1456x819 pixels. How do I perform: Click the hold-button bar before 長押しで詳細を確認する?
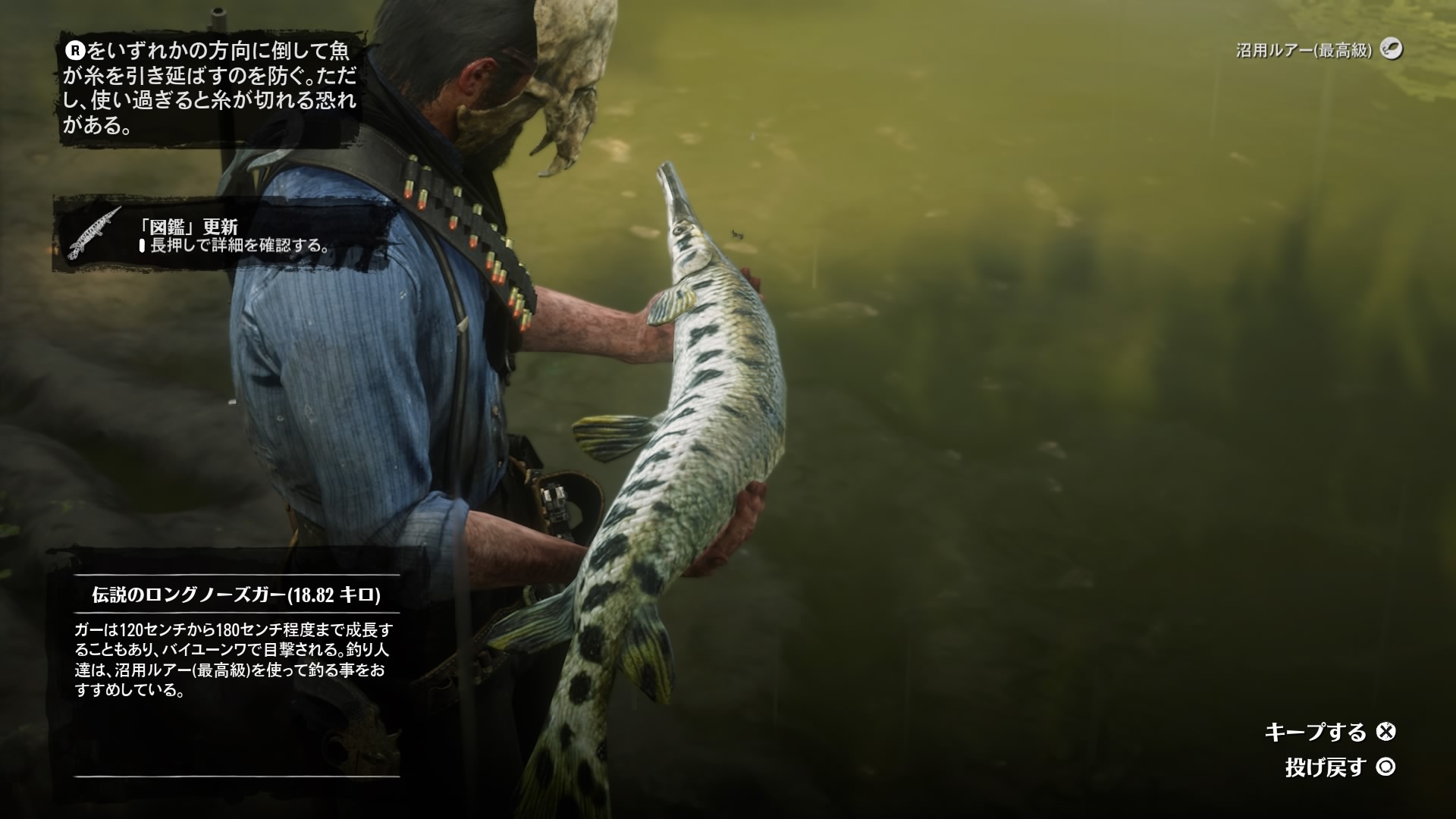tap(143, 246)
